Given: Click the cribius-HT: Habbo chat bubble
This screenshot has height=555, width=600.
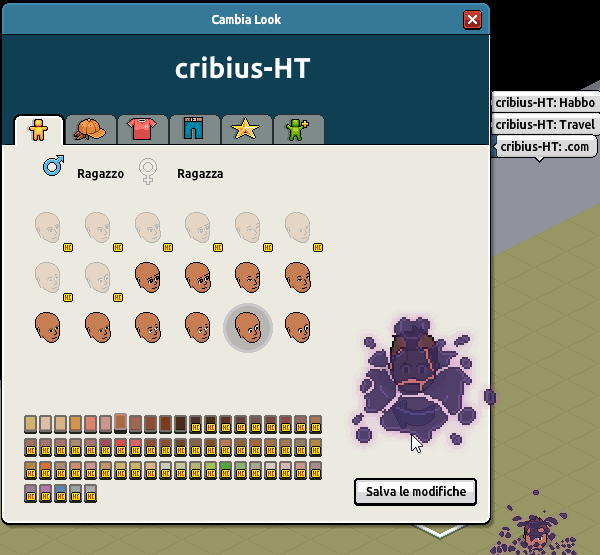Looking at the screenshot, I should pyautogui.click(x=544, y=103).
